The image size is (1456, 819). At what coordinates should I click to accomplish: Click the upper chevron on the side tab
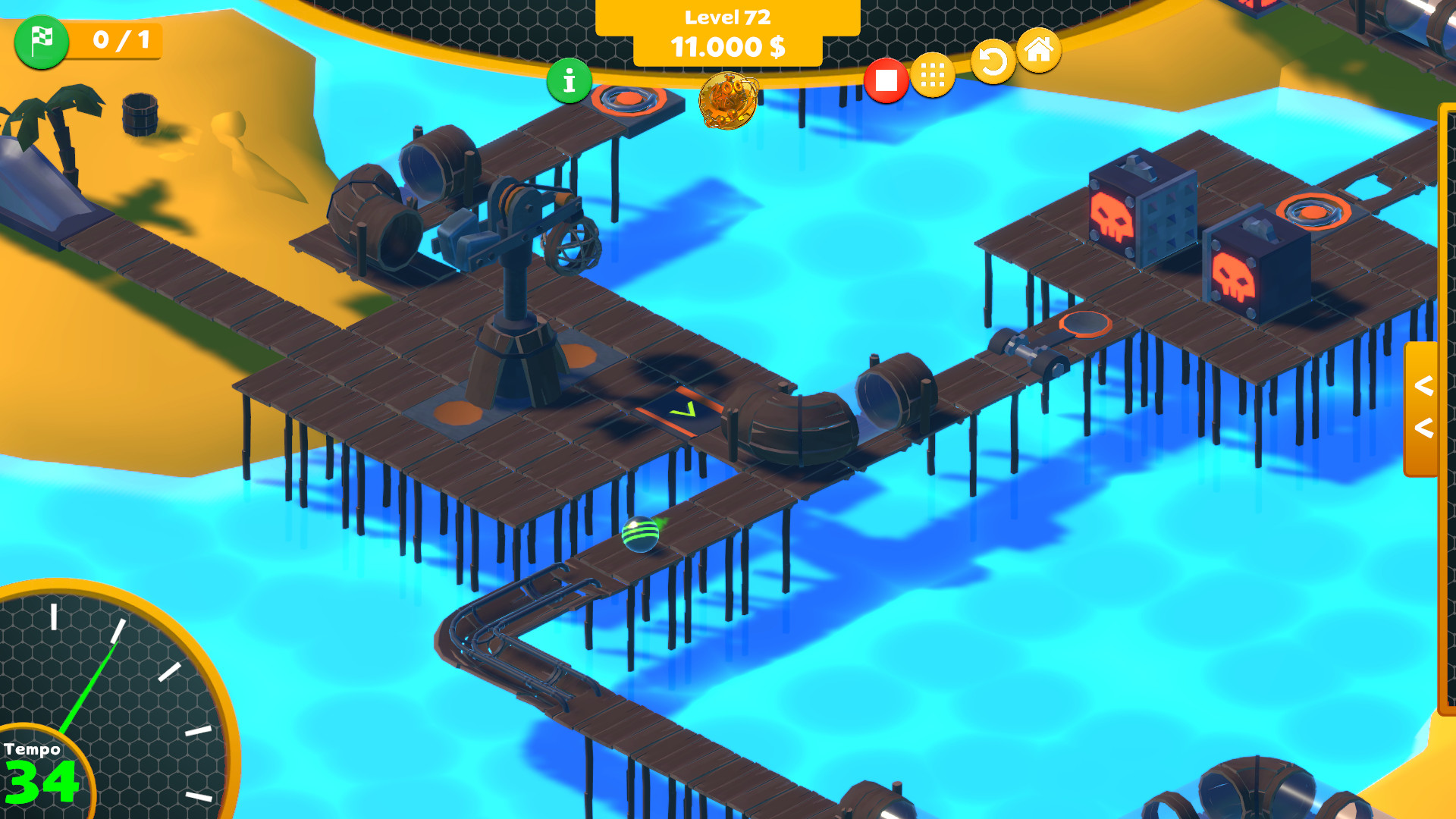tap(1423, 385)
